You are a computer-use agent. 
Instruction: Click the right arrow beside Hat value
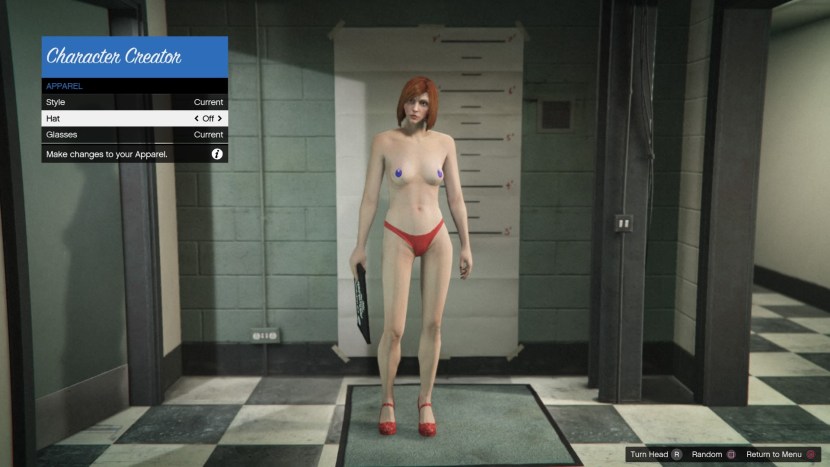[x=220, y=118]
